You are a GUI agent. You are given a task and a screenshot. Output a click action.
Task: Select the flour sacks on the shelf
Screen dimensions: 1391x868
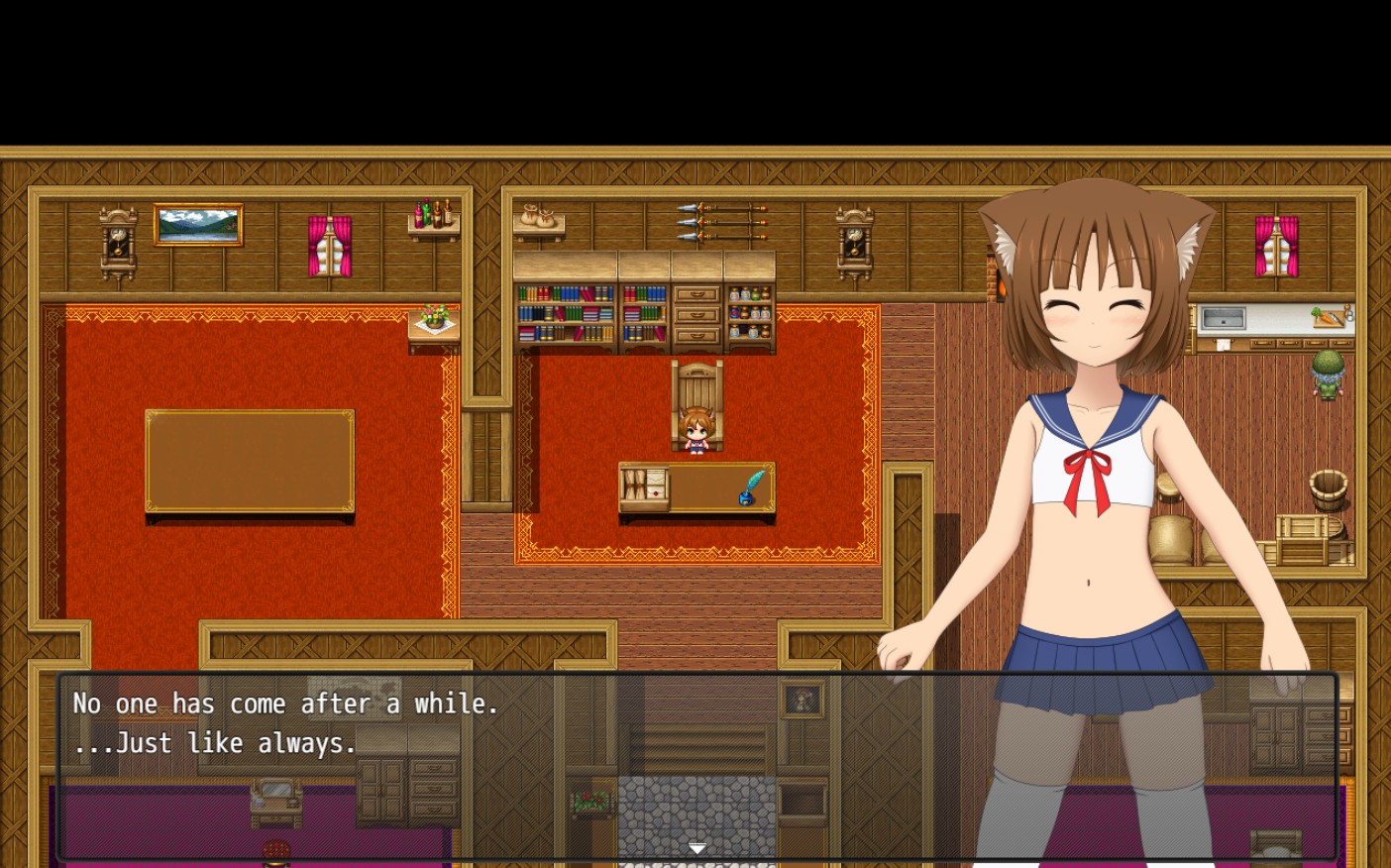(538, 217)
